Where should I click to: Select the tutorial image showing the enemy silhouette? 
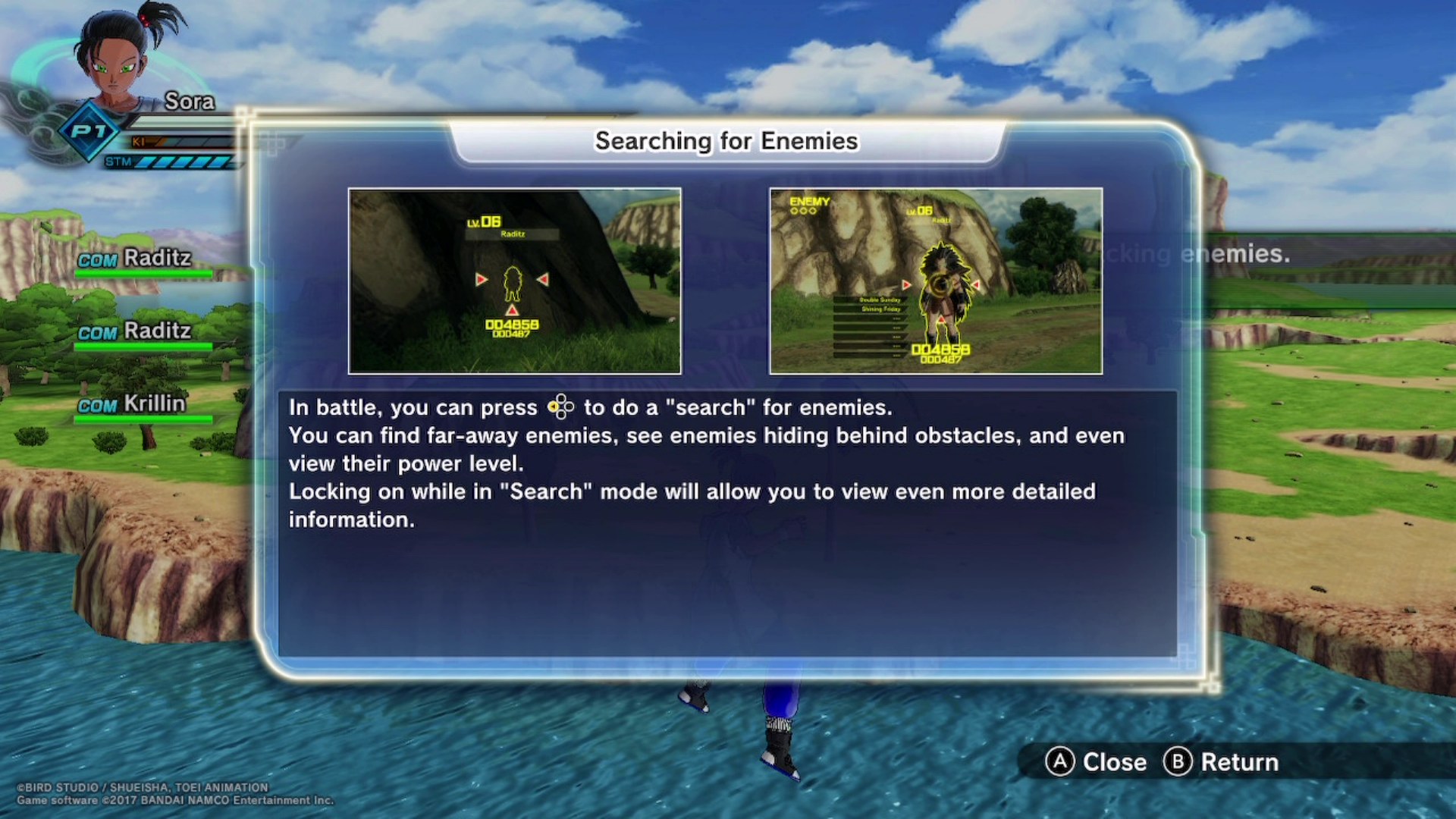pos(514,281)
